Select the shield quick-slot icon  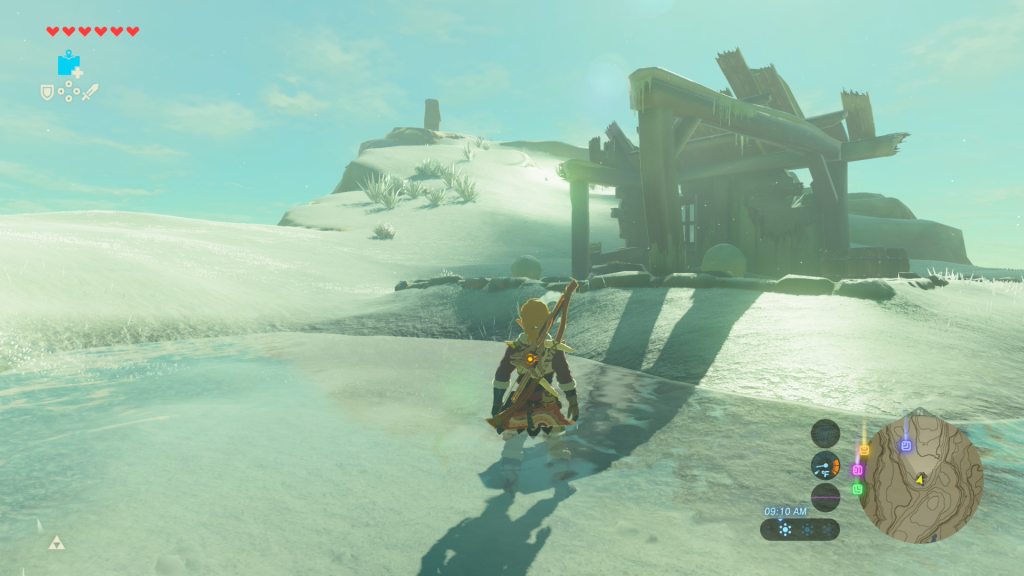(x=46, y=92)
